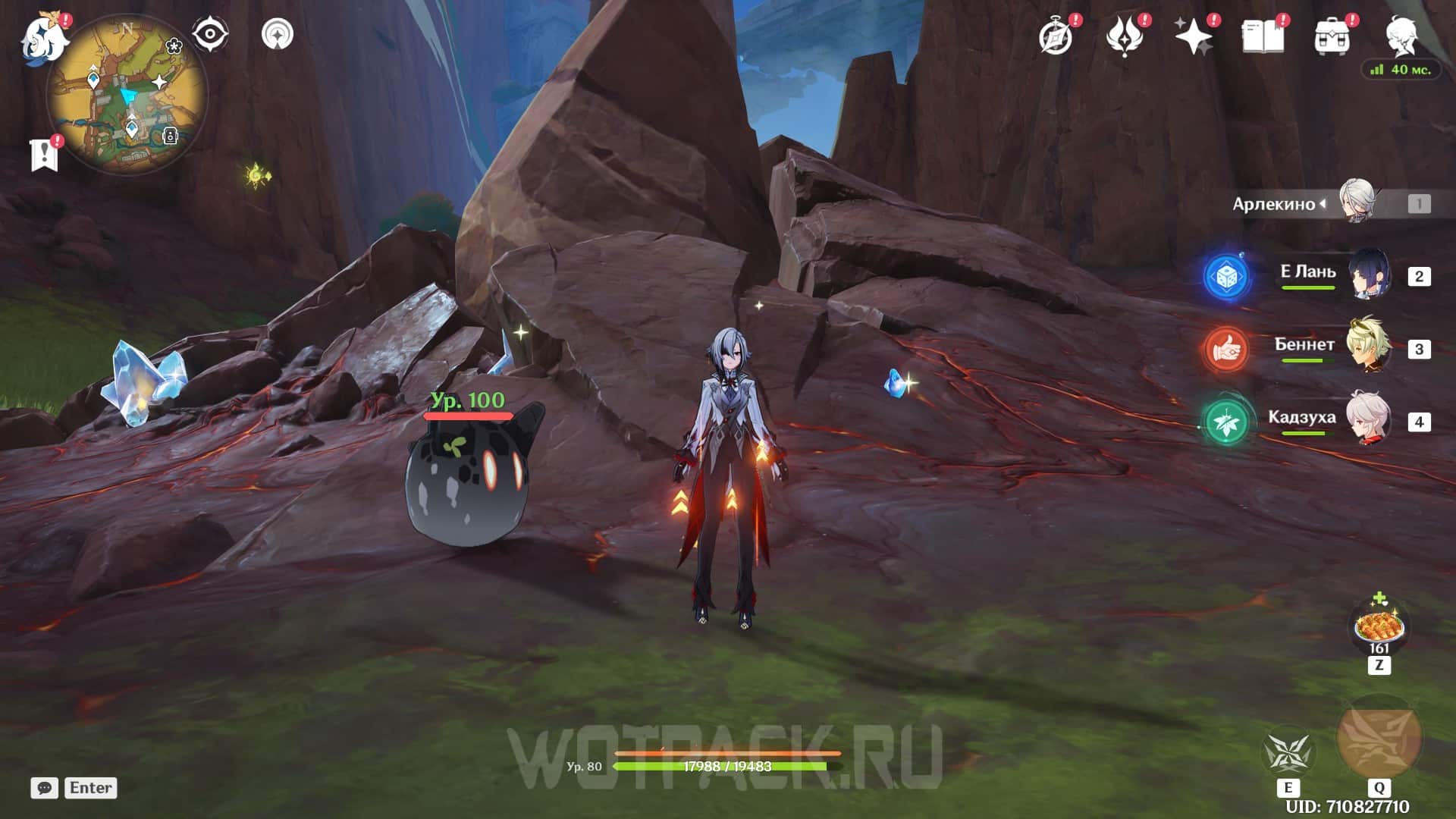1456x819 pixels.
Task: Use the food quick-item with 161 count
Action: (1379, 627)
